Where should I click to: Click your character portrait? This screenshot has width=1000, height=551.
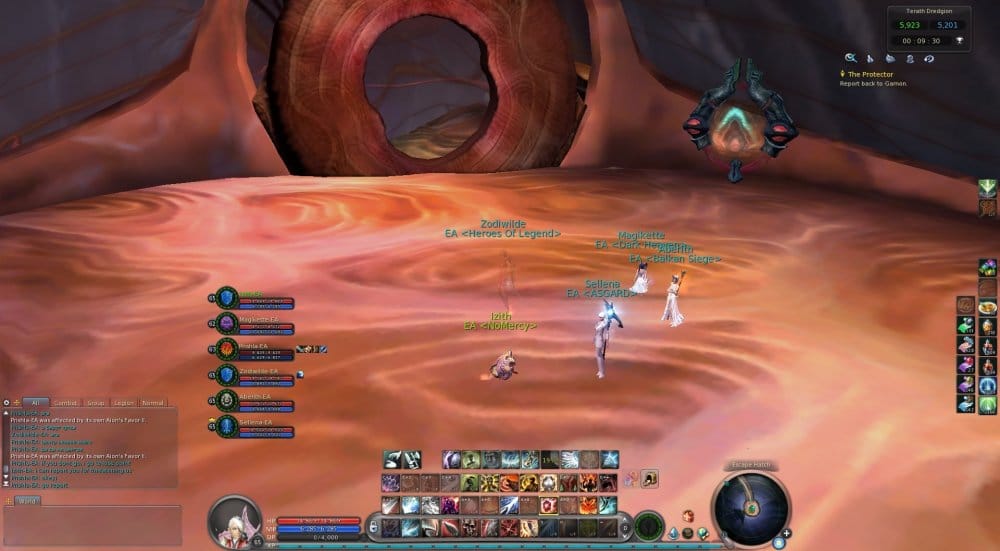click(235, 522)
